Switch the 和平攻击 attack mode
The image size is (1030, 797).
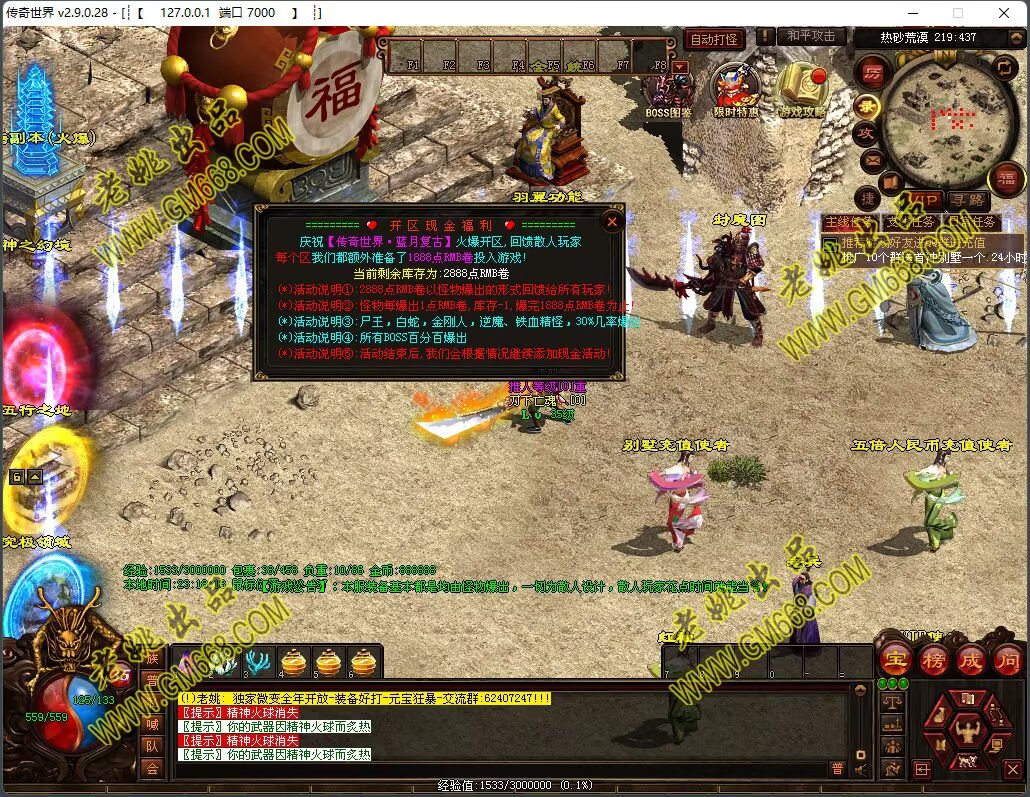pyautogui.click(x=810, y=37)
